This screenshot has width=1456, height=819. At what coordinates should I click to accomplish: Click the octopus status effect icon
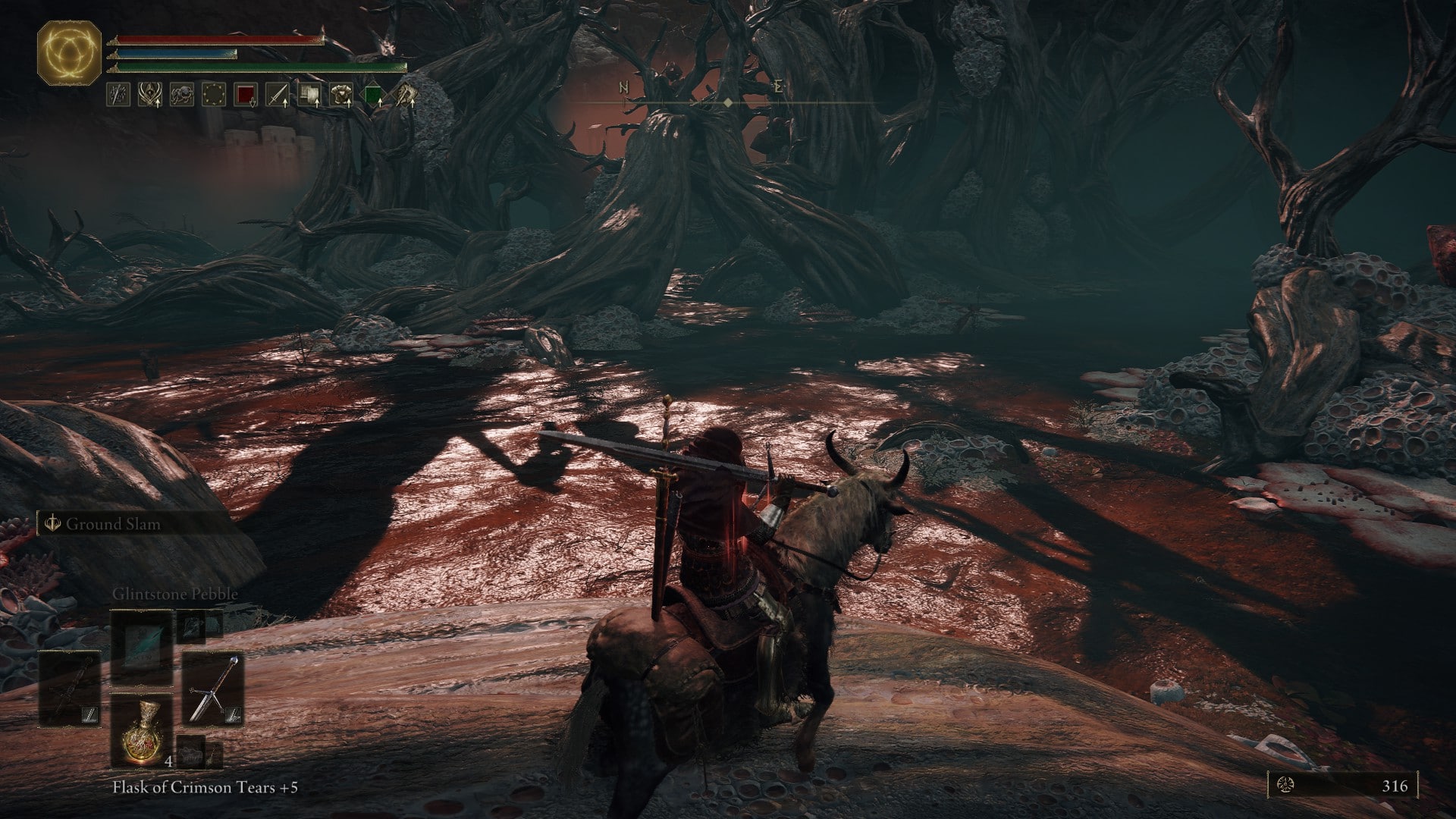tap(182, 93)
